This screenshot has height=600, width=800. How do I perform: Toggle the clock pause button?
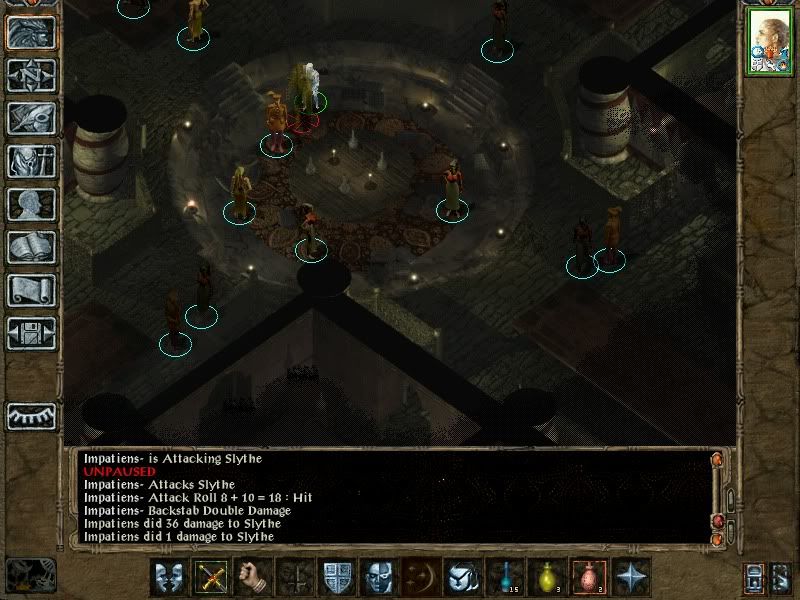(31, 573)
